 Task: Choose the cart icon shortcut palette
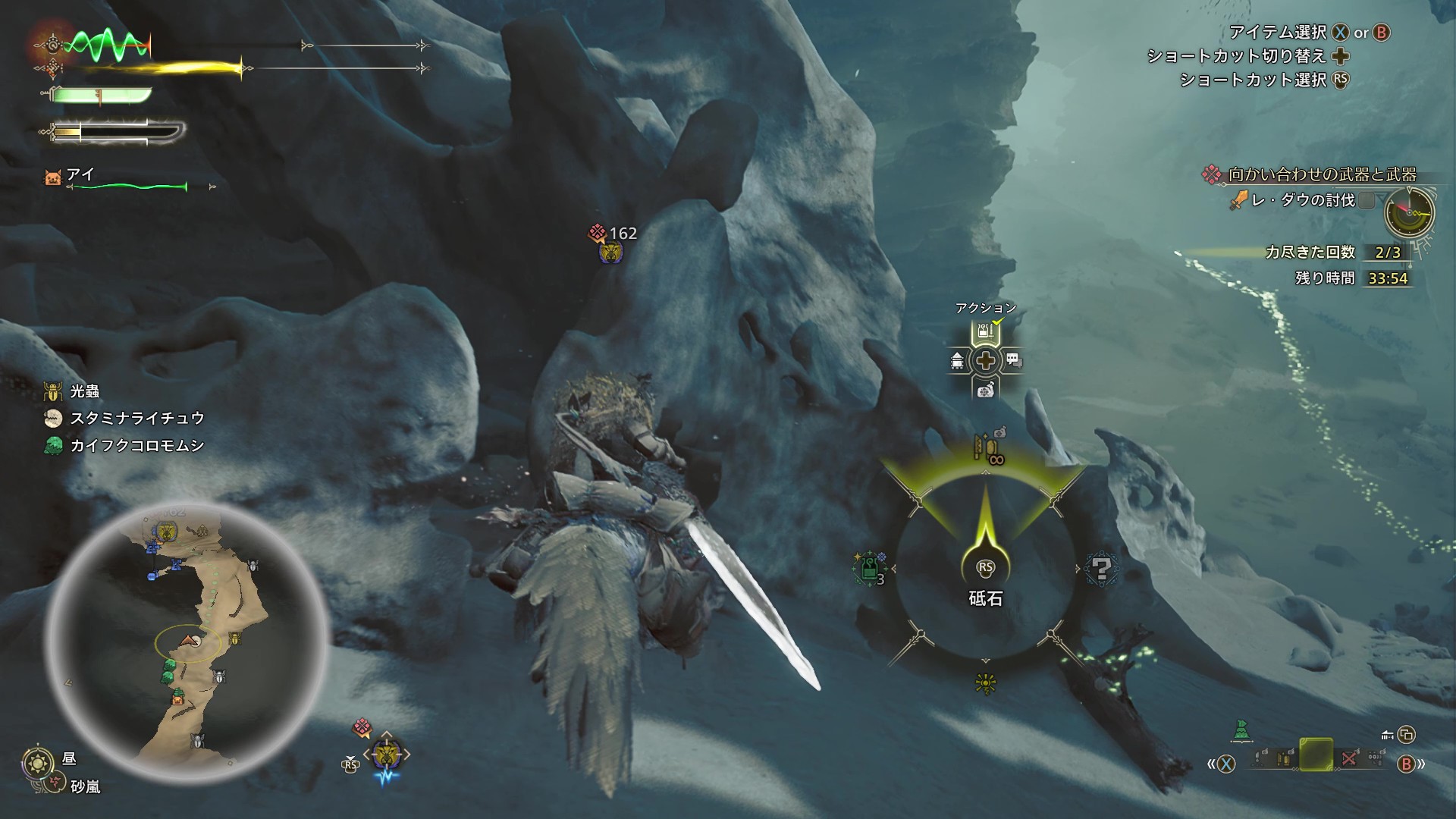point(957,361)
